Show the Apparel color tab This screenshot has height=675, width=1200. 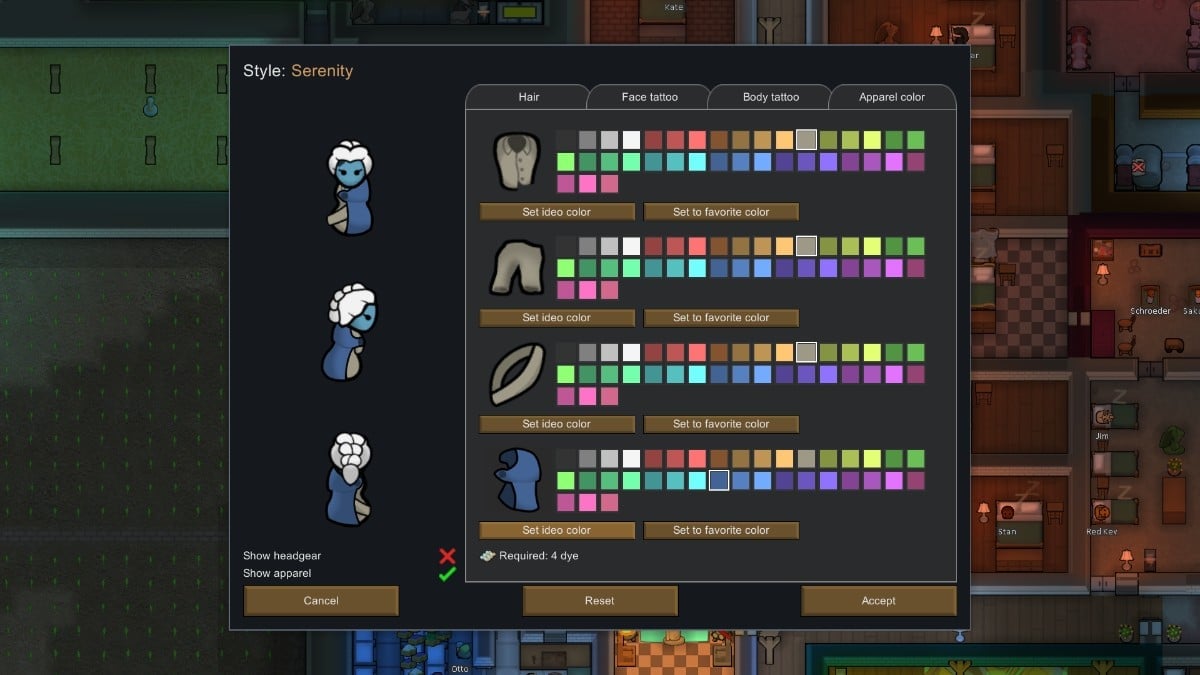[x=892, y=97]
